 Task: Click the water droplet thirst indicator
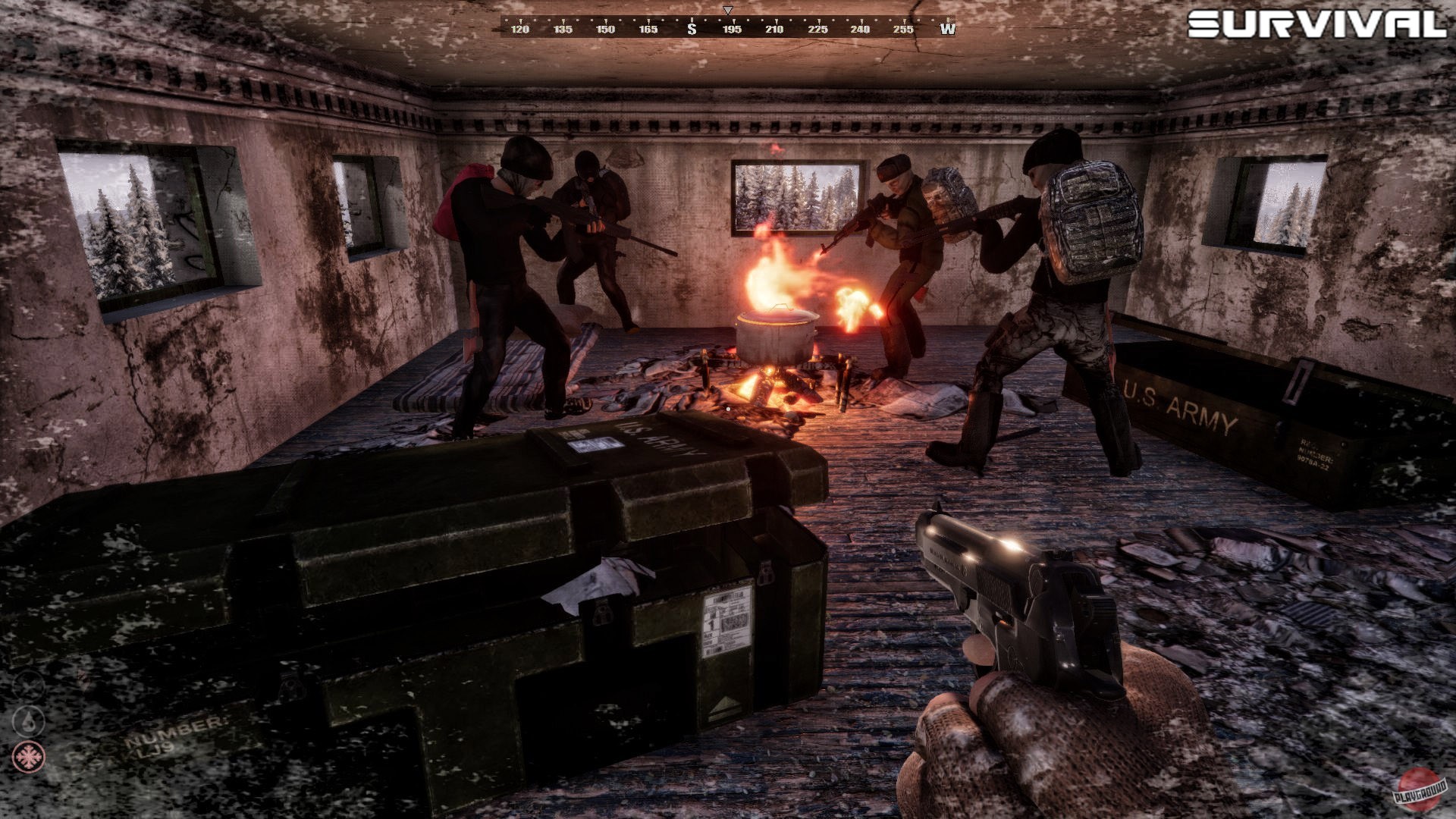pos(28,720)
